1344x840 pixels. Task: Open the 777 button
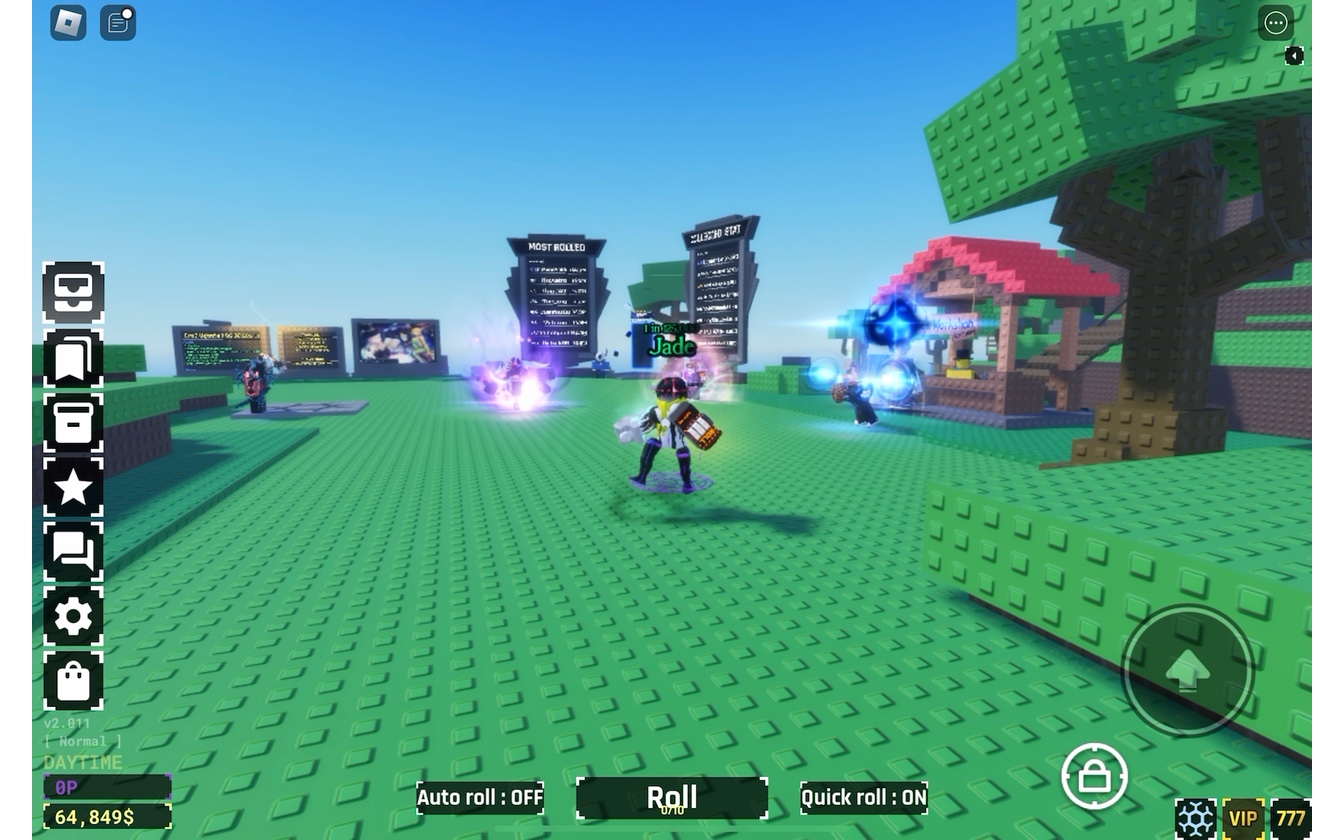click(x=1290, y=819)
